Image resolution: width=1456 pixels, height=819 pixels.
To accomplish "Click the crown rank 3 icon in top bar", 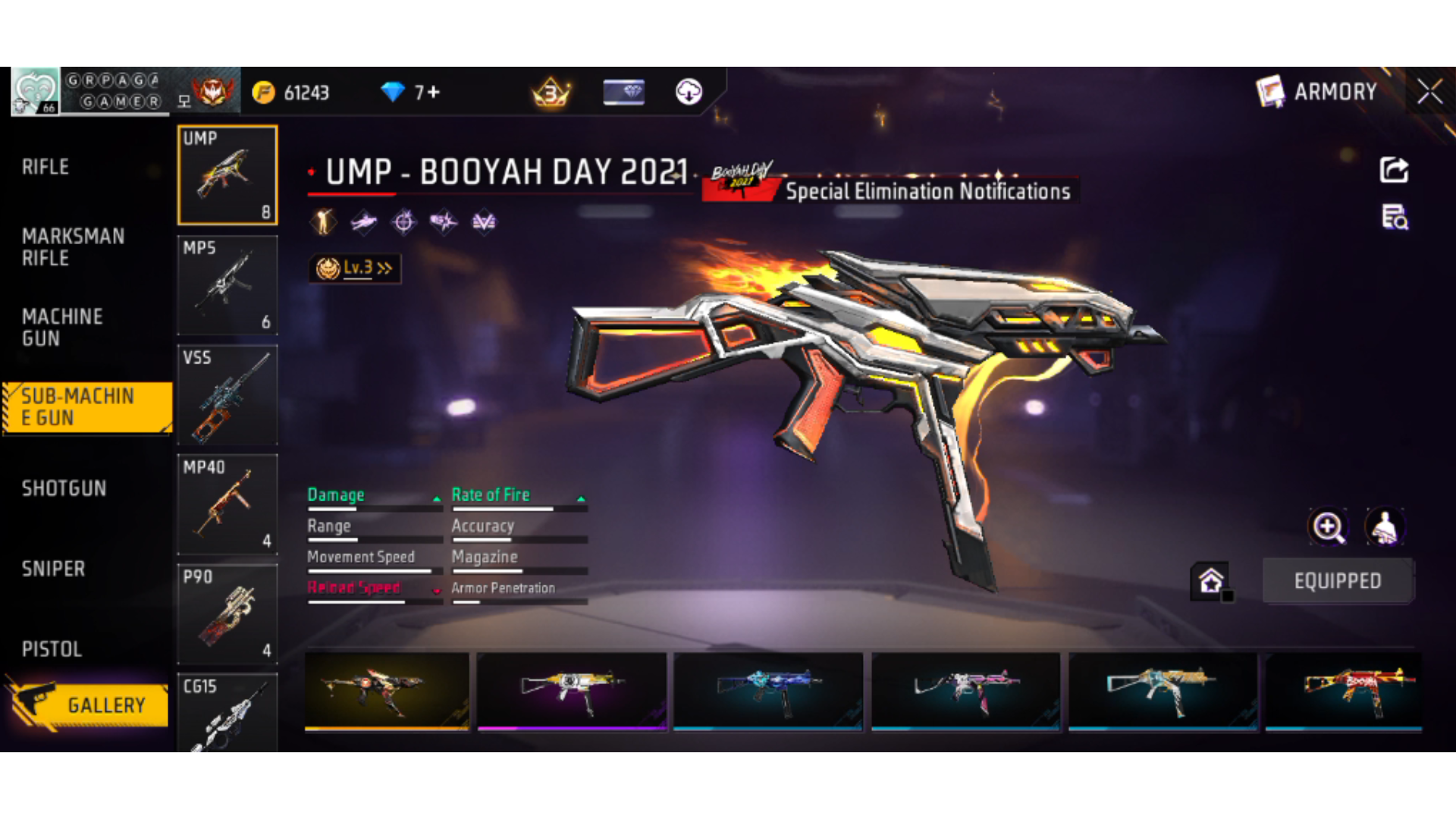I will [551, 92].
